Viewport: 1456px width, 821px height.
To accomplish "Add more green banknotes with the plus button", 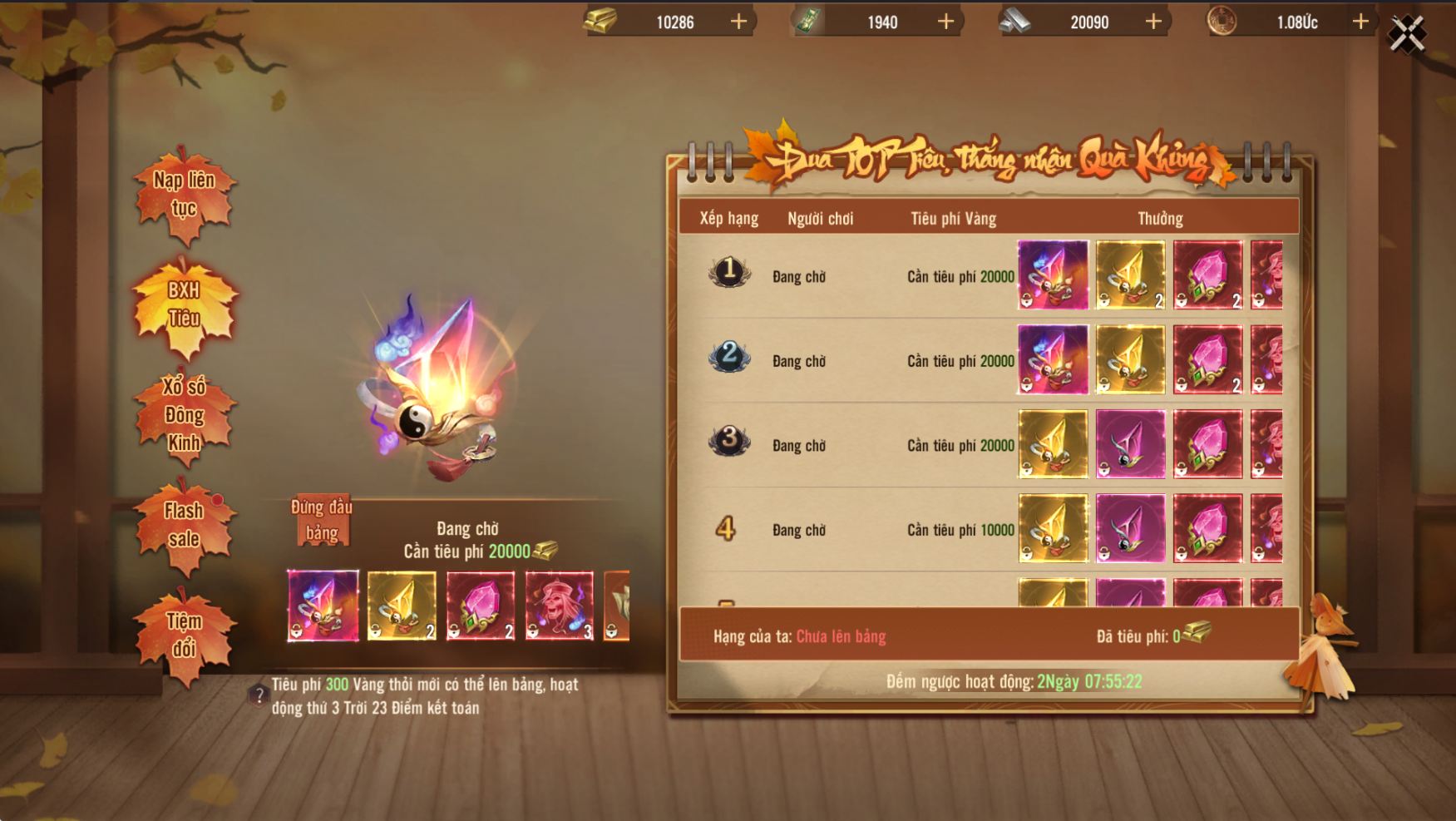I will [x=945, y=22].
